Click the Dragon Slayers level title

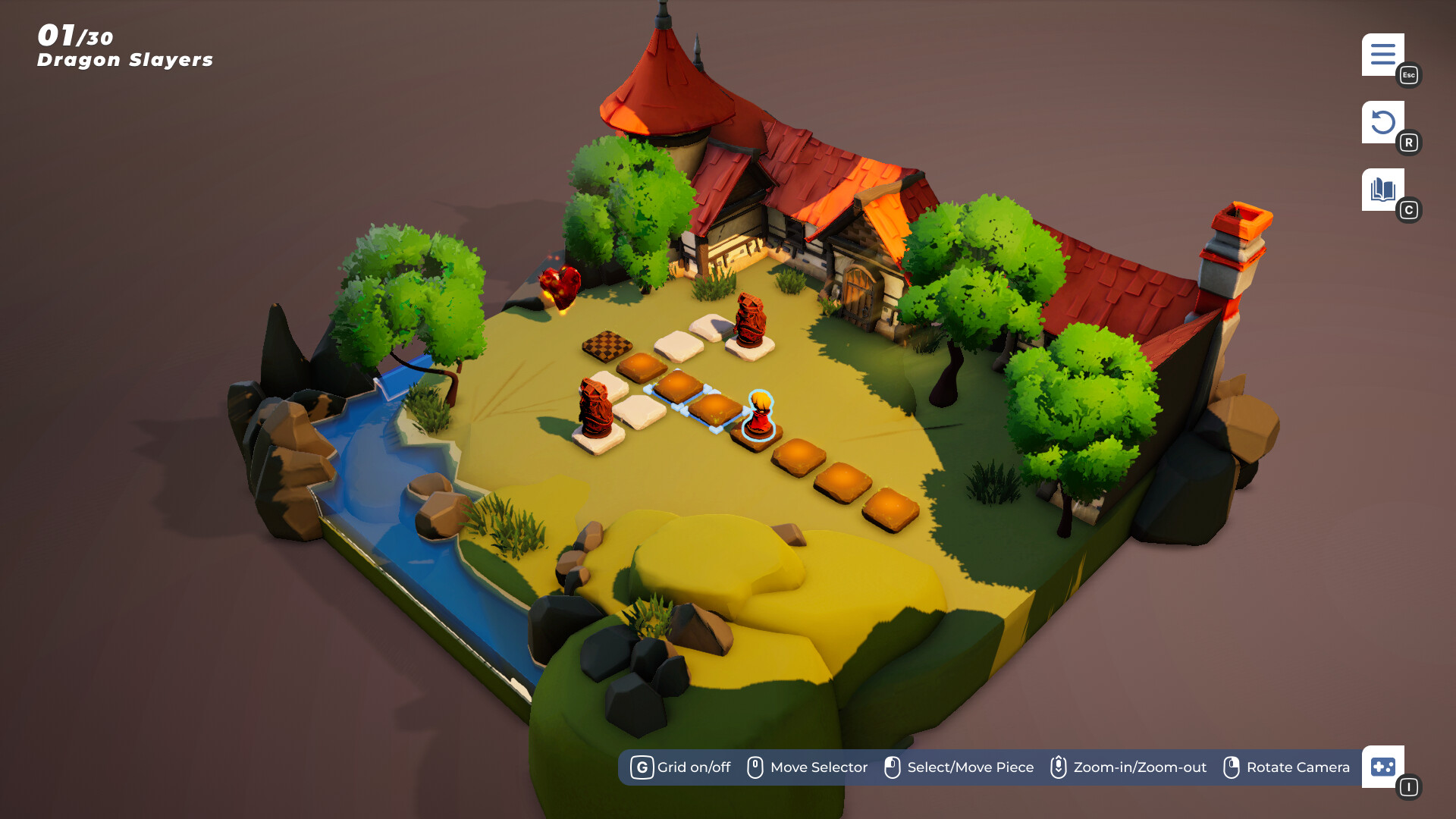[125, 60]
